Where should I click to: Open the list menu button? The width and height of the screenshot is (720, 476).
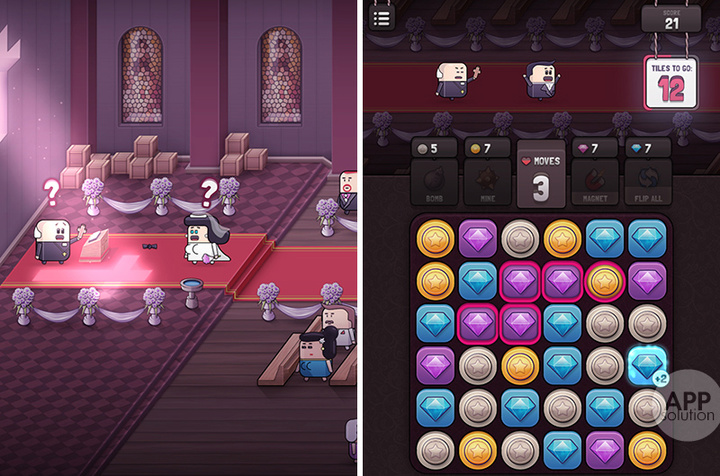click(381, 17)
